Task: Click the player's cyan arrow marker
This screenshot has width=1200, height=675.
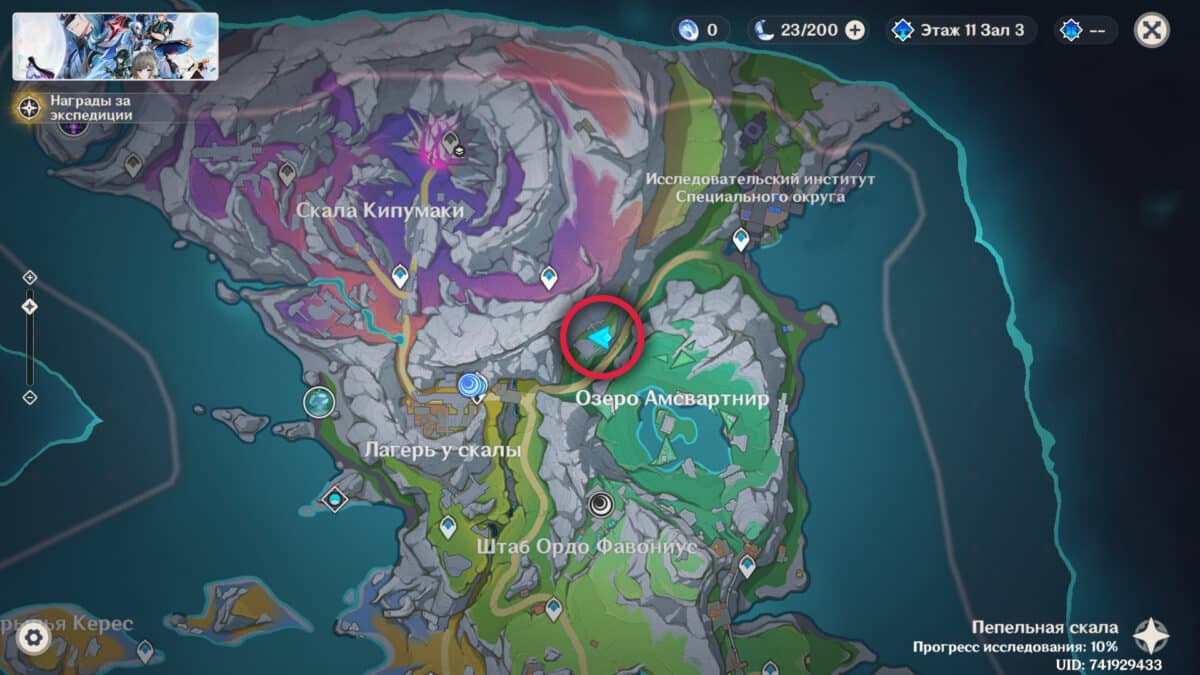Action: (600, 338)
